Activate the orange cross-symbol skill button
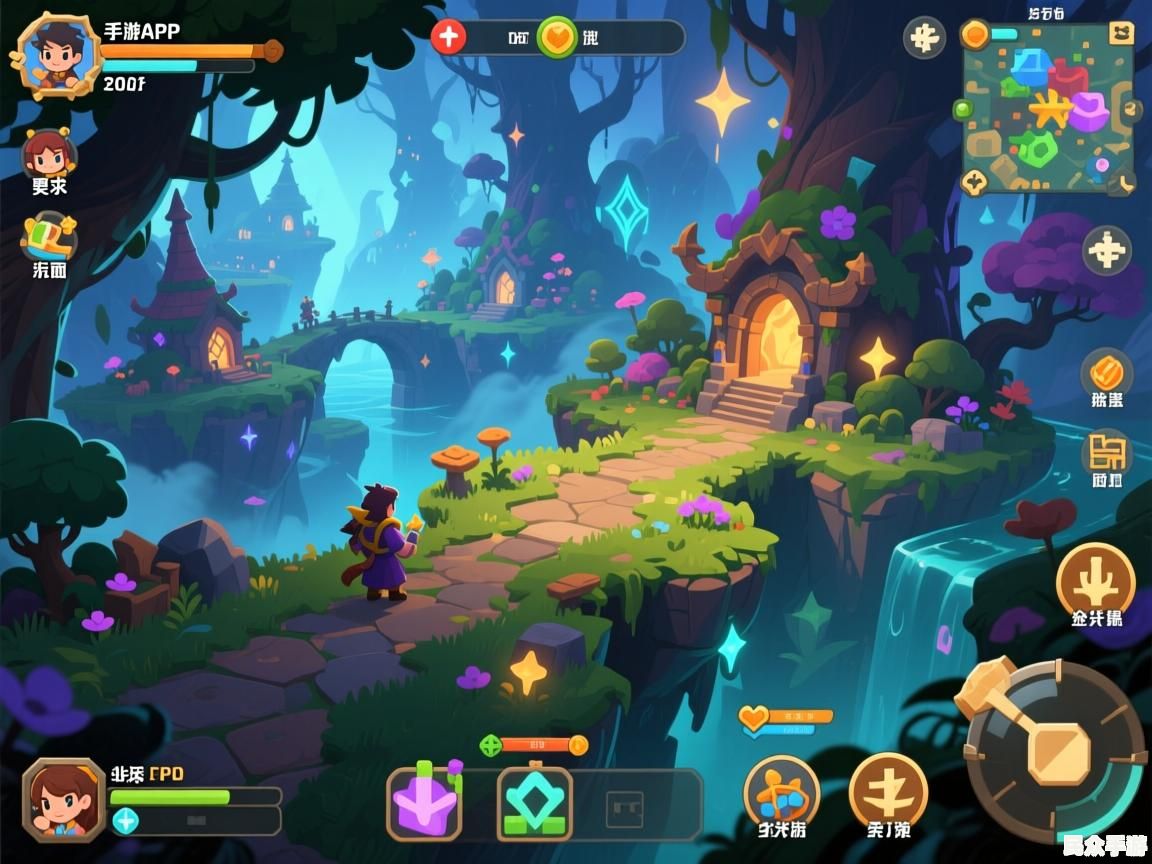The height and width of the screenshot is (864, 1152). (888, 790)
